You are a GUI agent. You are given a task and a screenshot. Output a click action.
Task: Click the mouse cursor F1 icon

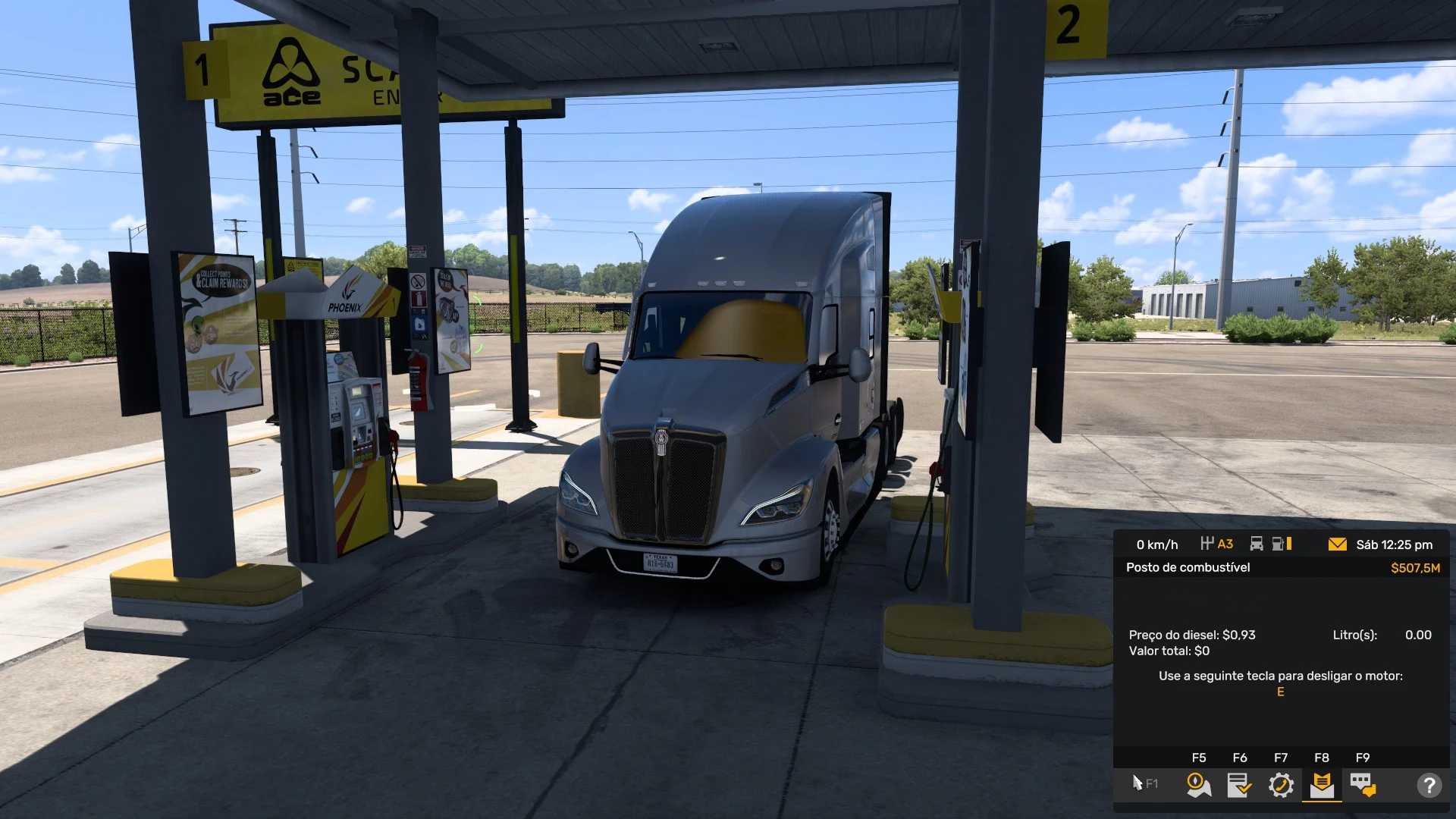(x=1144, y=783)
